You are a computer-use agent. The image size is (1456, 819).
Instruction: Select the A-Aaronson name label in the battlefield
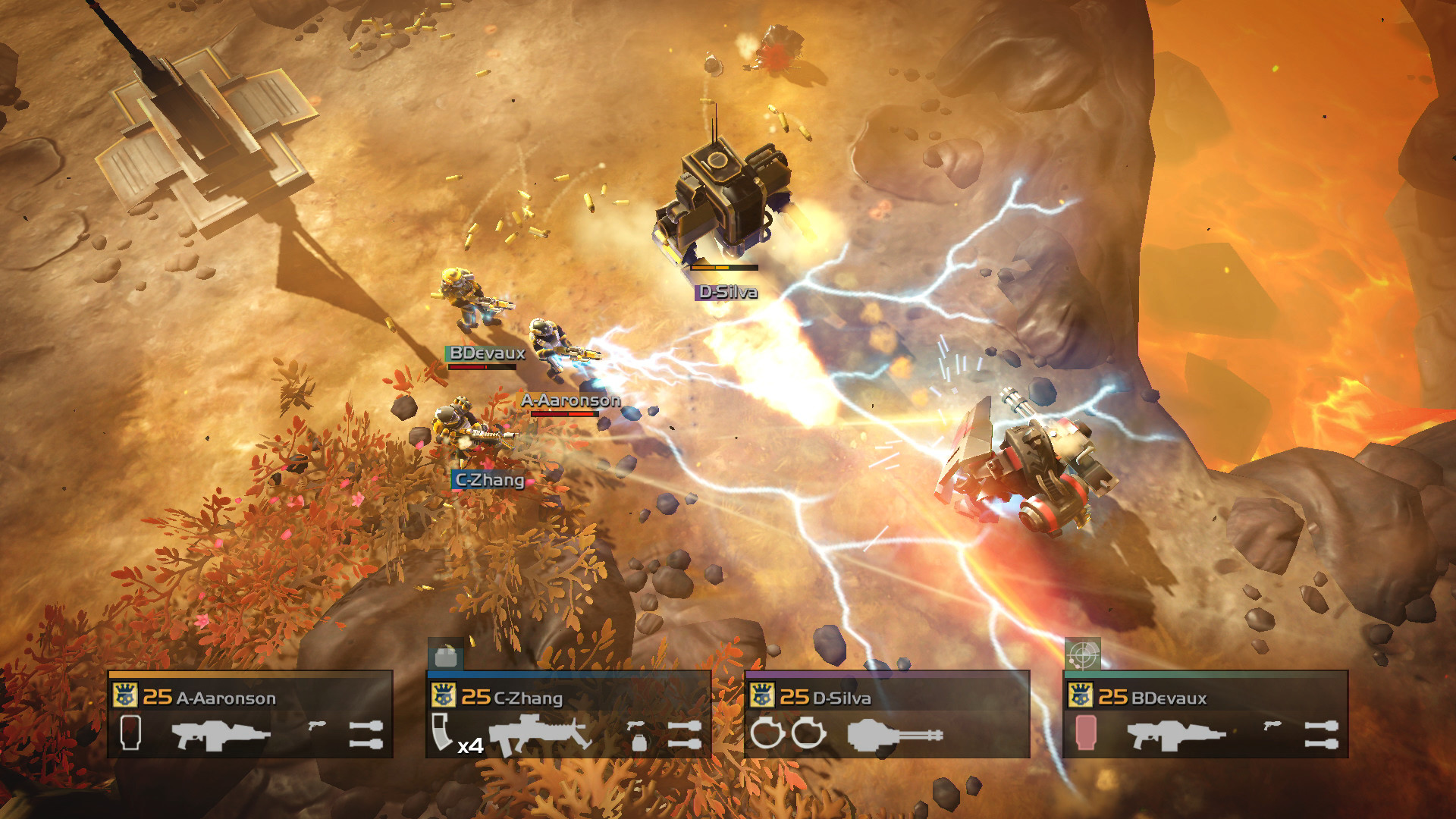click(571, 400)
